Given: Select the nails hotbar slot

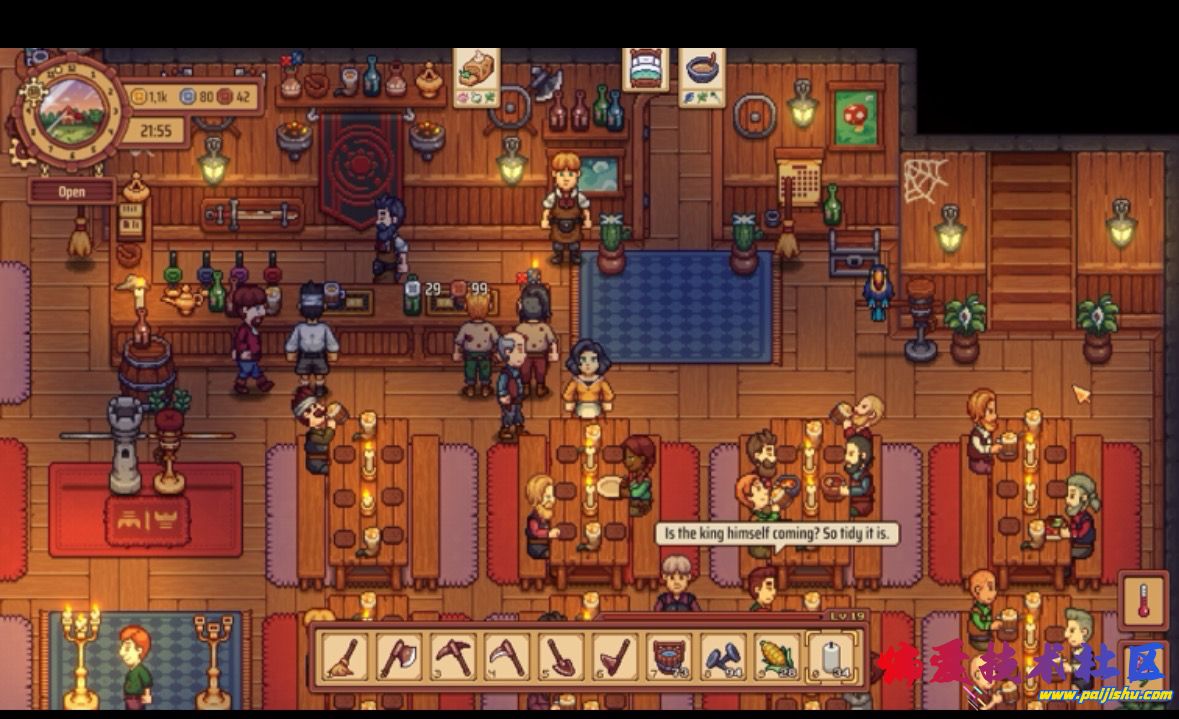Looking at the screenshot, I should (723, 657).
